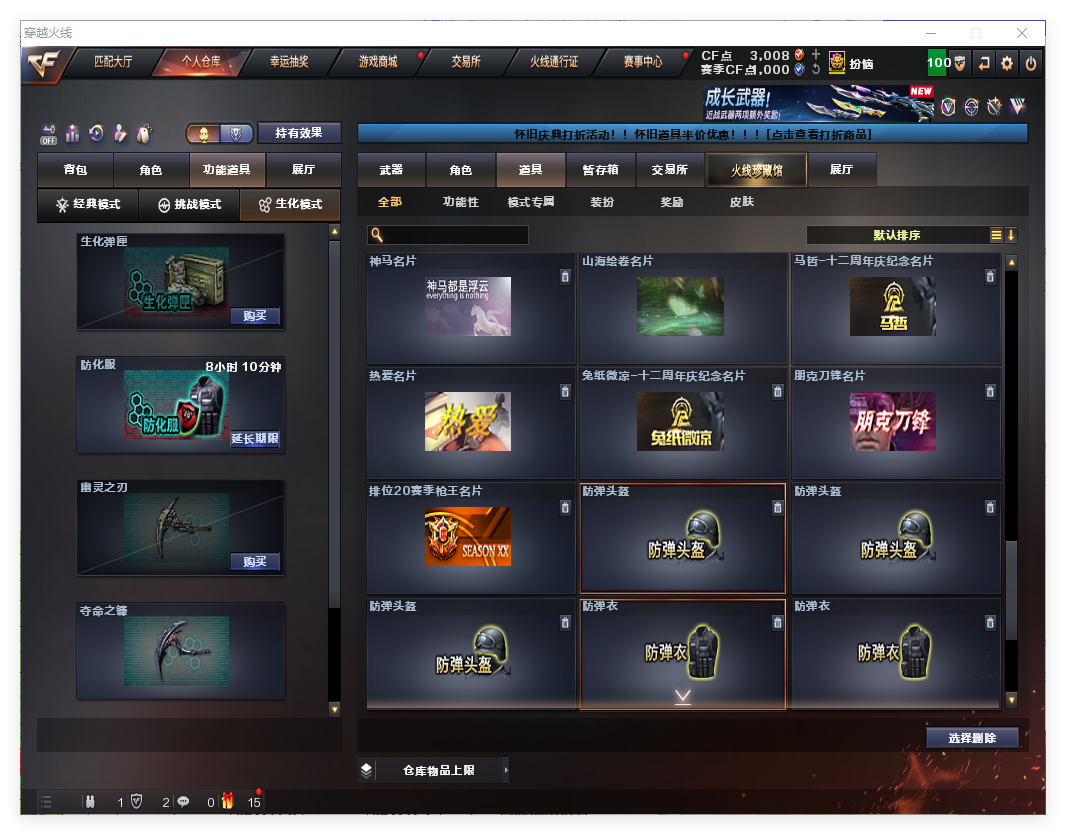This screenshot has height=835, width=1066.
Task: Show the 皮肤 skins filter
Action: pyautogui.click(x=741, y=202)
